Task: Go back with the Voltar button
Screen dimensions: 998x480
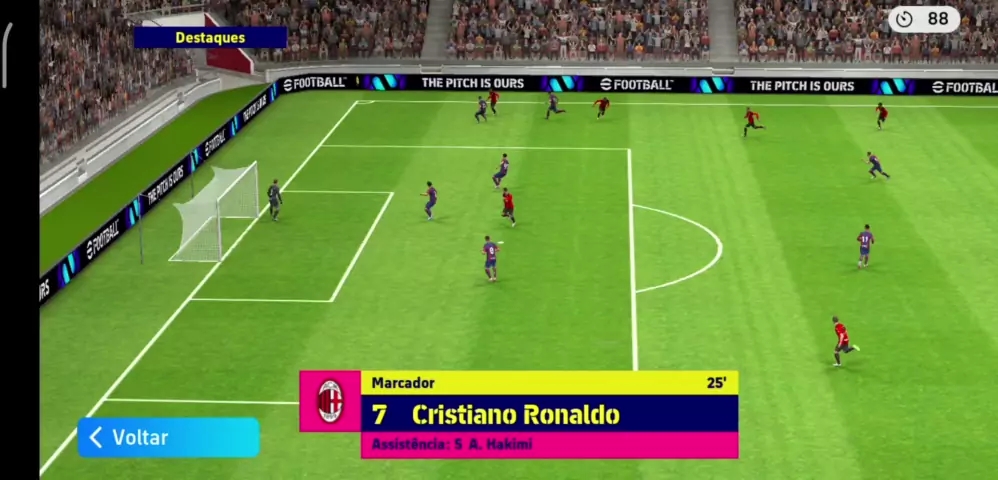Action: click(x=167, y=438)
